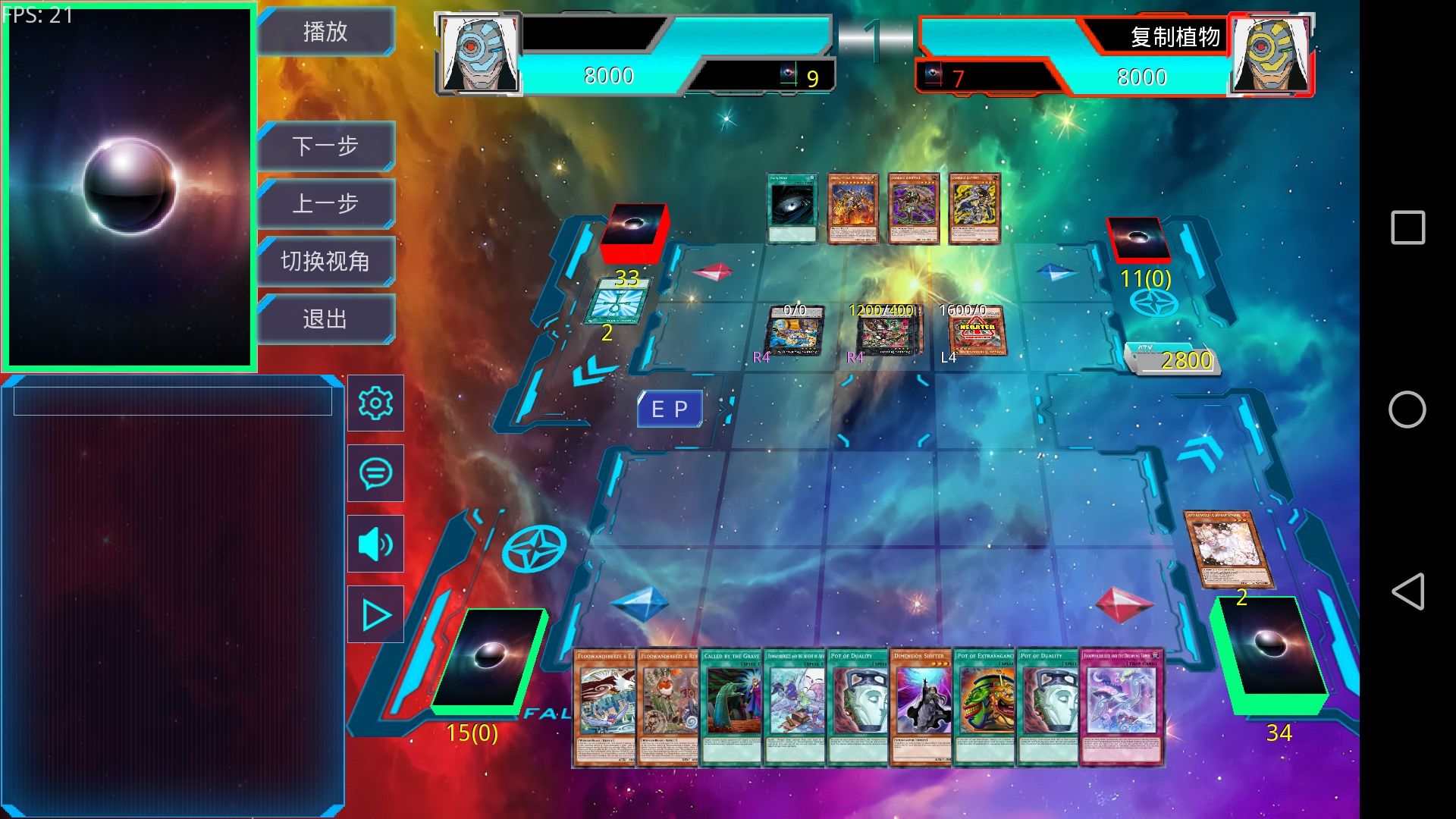
Task: Tap the Android home circle button
Action: (x=1407, y=409)
